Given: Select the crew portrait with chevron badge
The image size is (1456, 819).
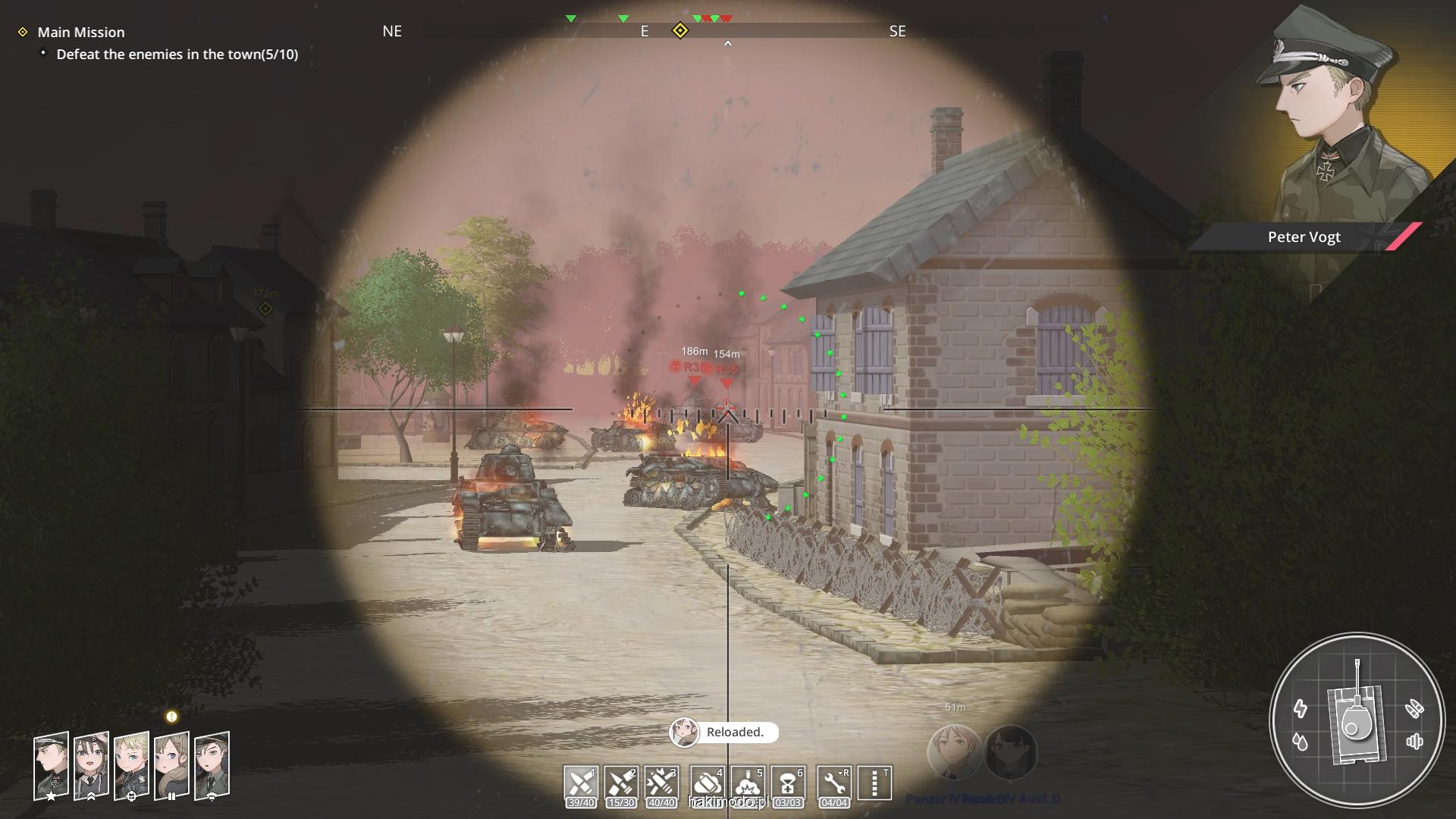Looking at the screenshot, I should (91, 765).
